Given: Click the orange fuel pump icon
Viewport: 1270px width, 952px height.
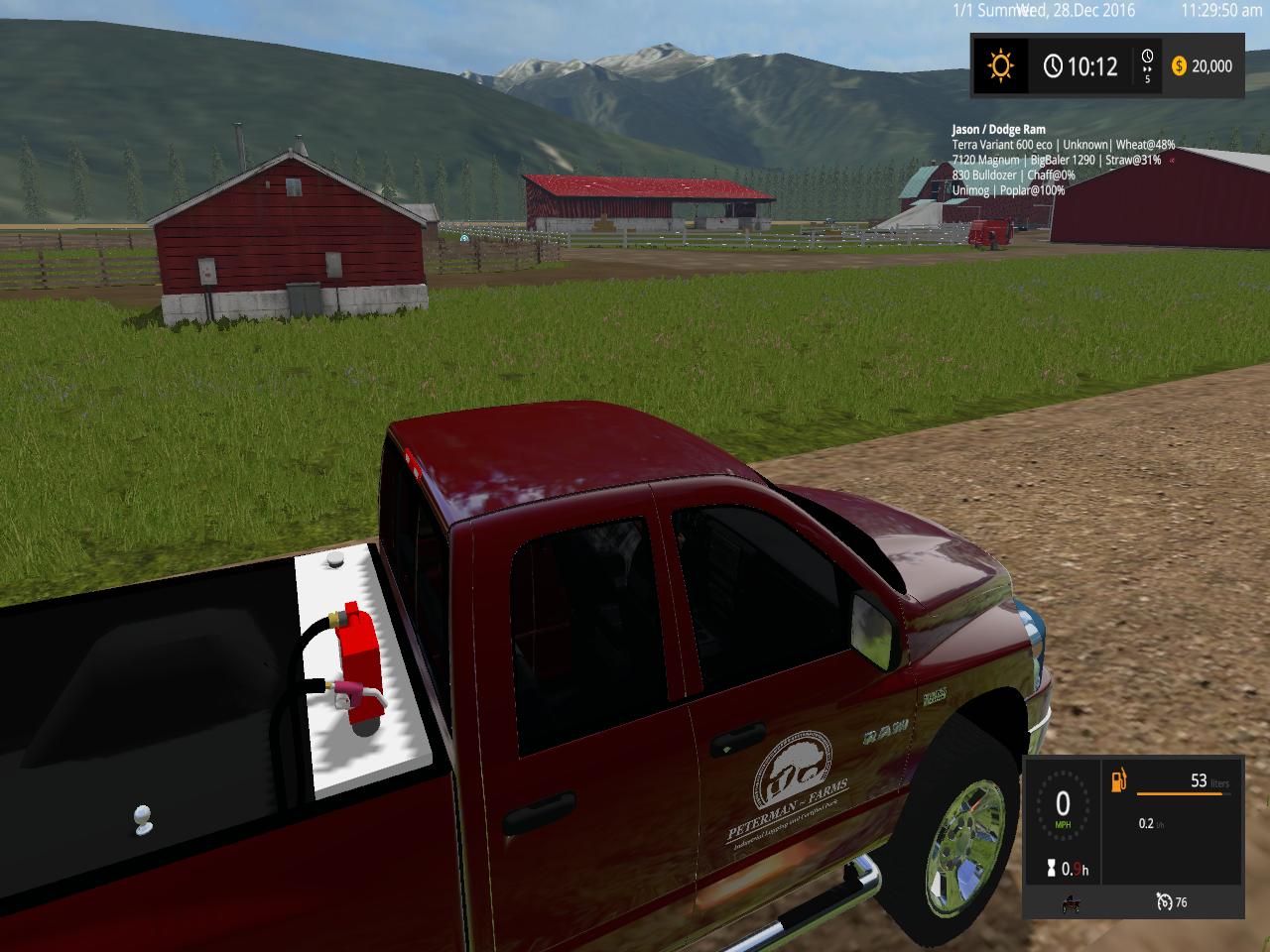Looking at the screenshot, I should [1119, 781].
